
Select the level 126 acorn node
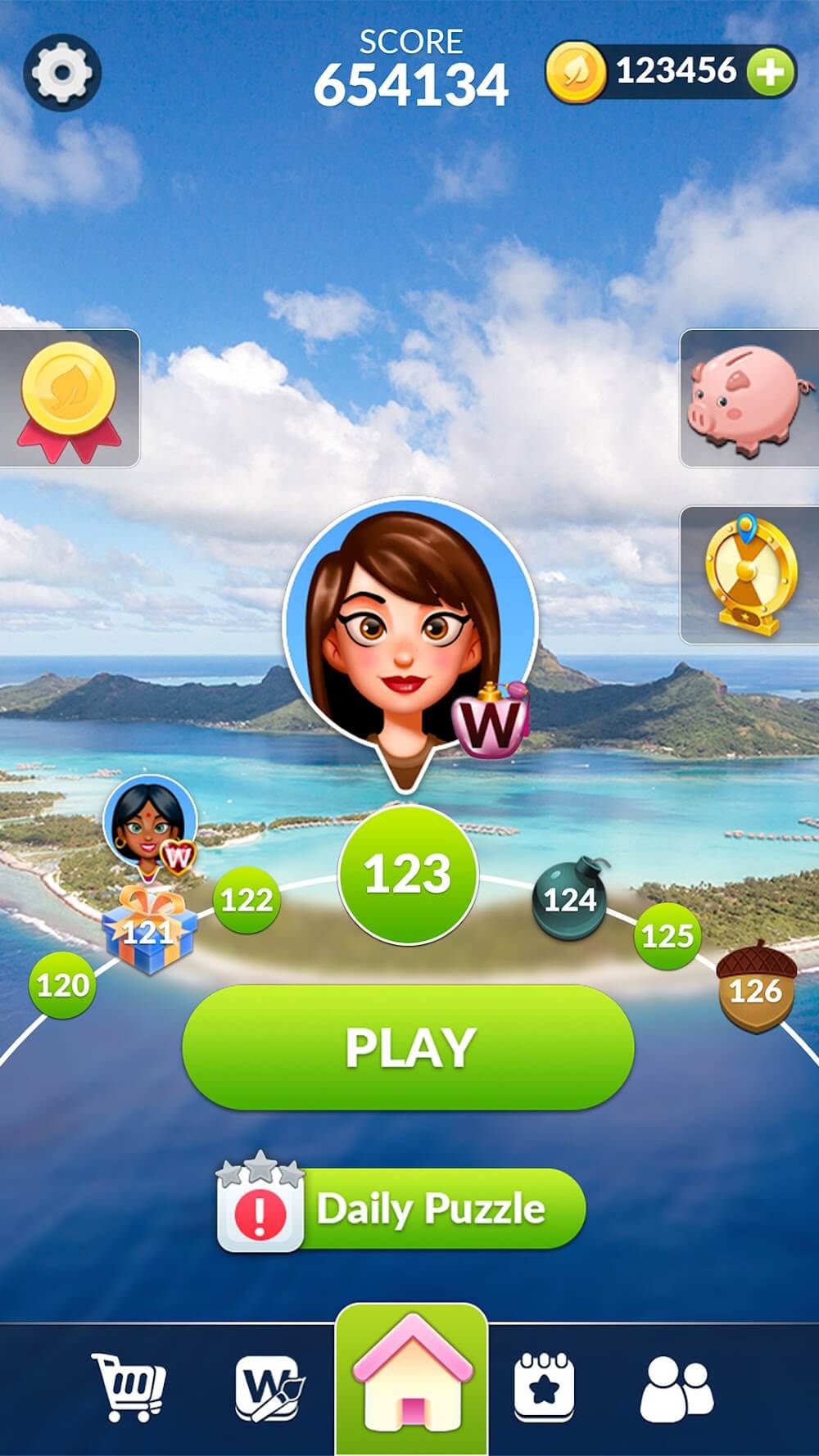click(756, 988)
